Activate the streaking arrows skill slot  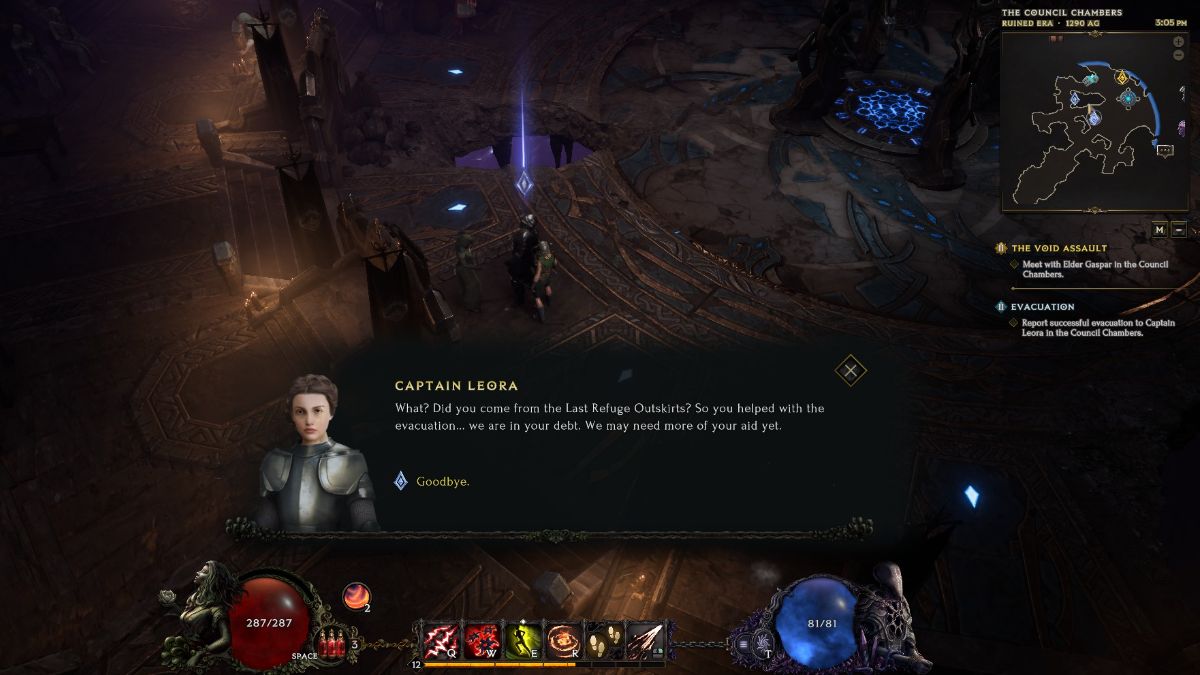click(644, 639)
